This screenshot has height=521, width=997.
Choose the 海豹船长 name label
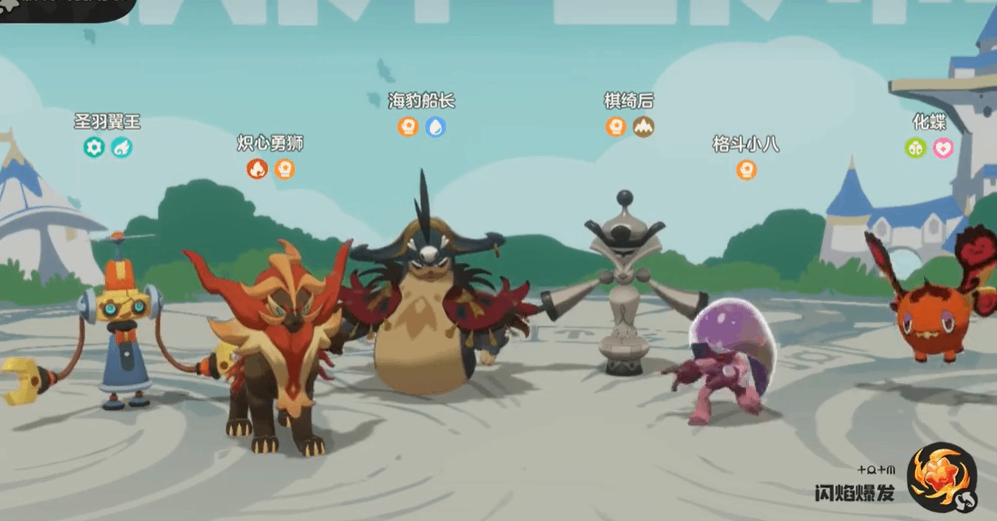pos(421,101)
